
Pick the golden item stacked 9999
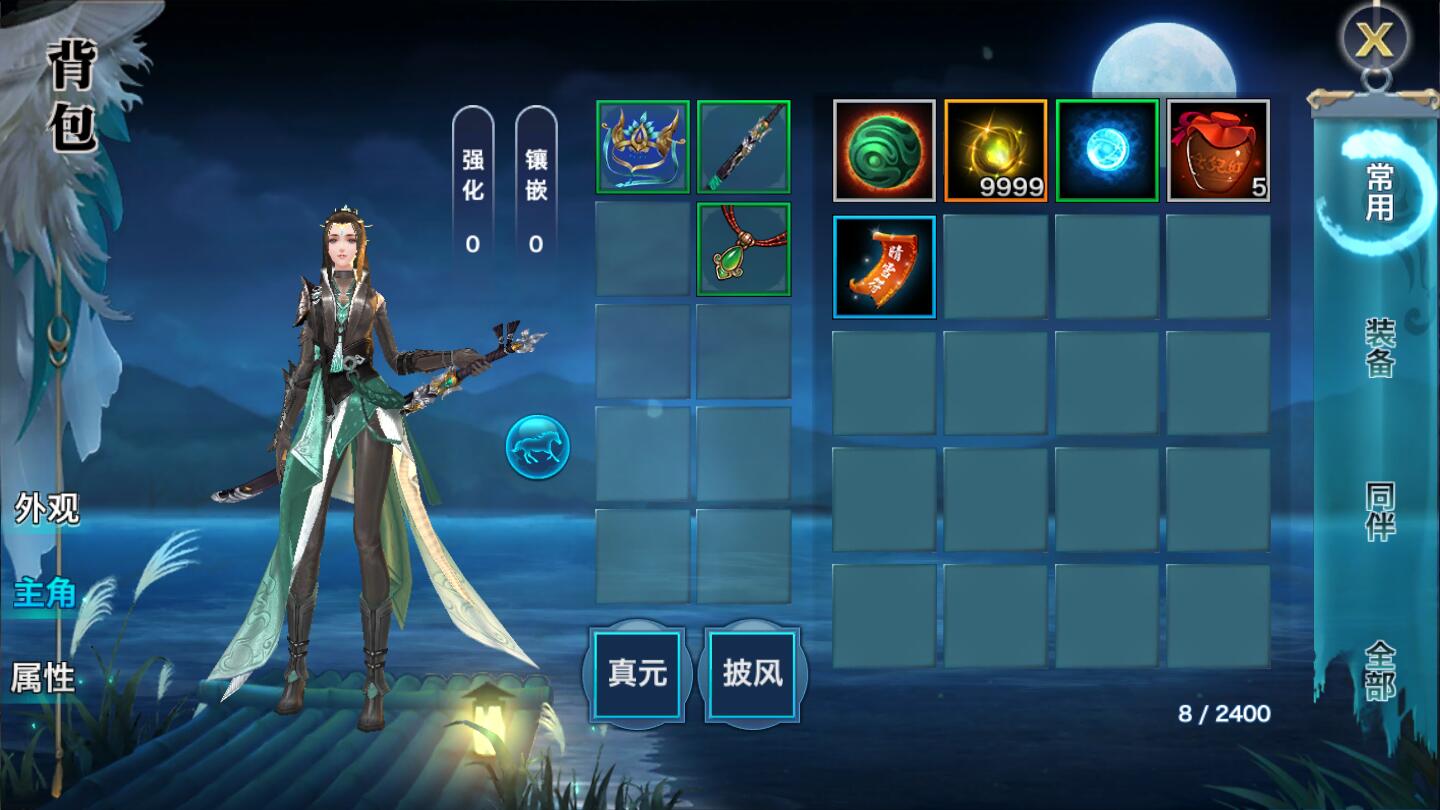click(995, 150)
